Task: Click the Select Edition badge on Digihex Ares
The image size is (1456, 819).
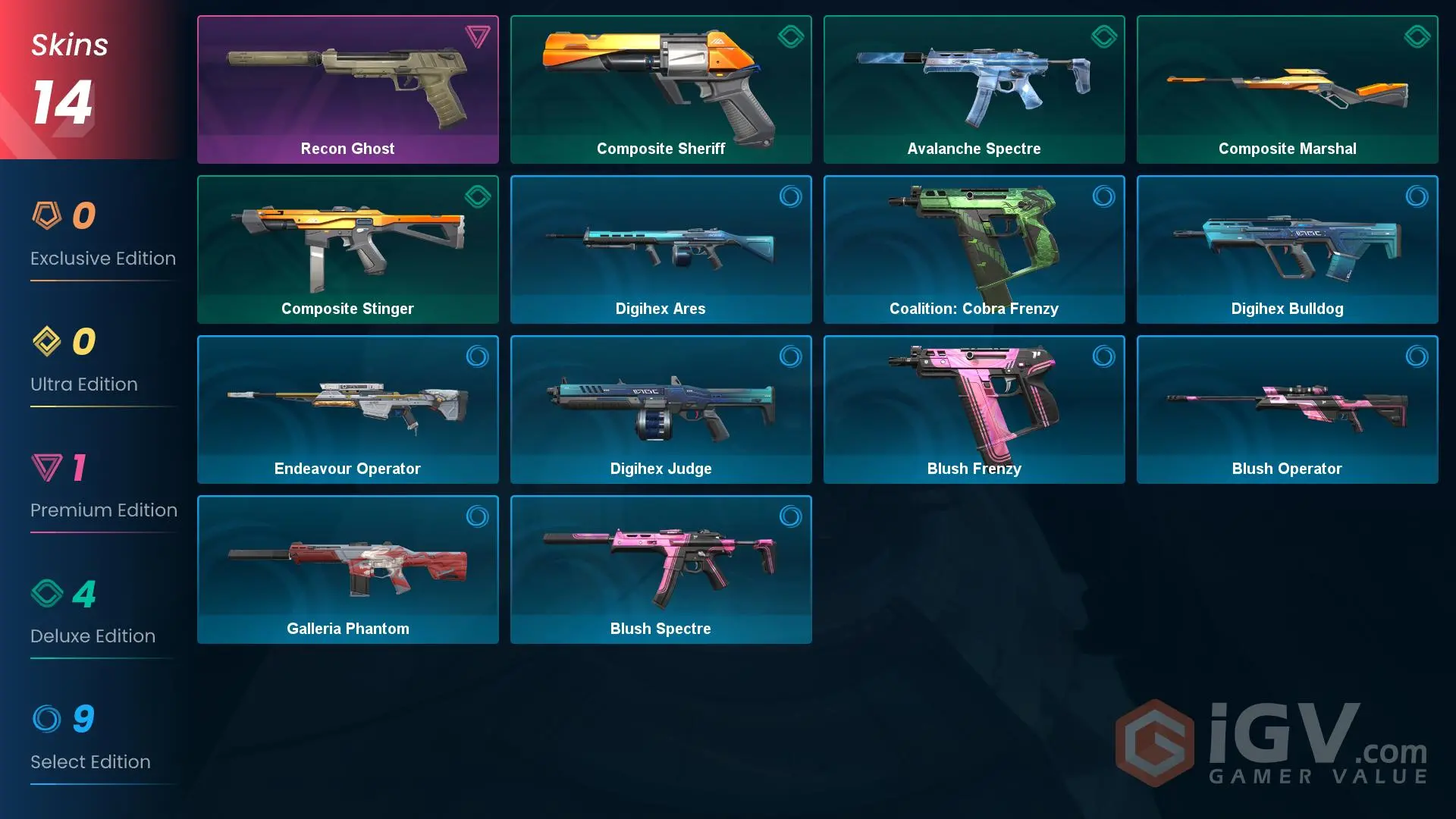Action: coord(791,196)
